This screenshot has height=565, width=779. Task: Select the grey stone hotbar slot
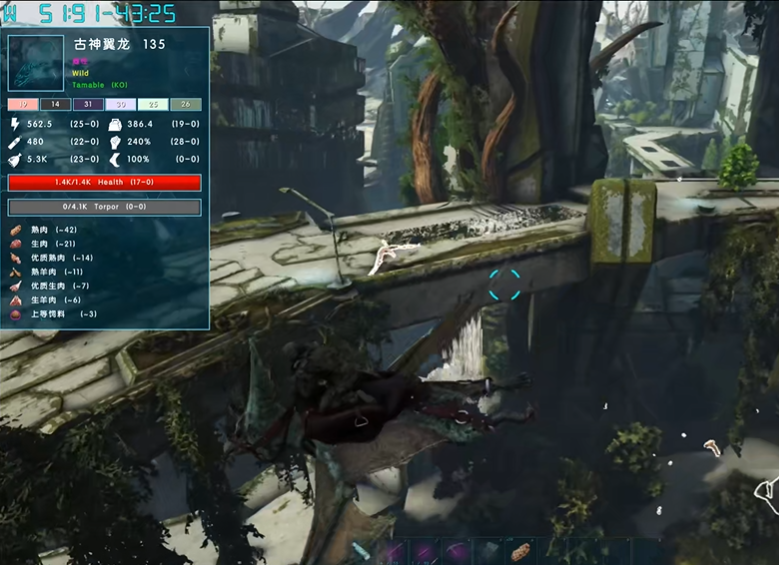[488, 552]
